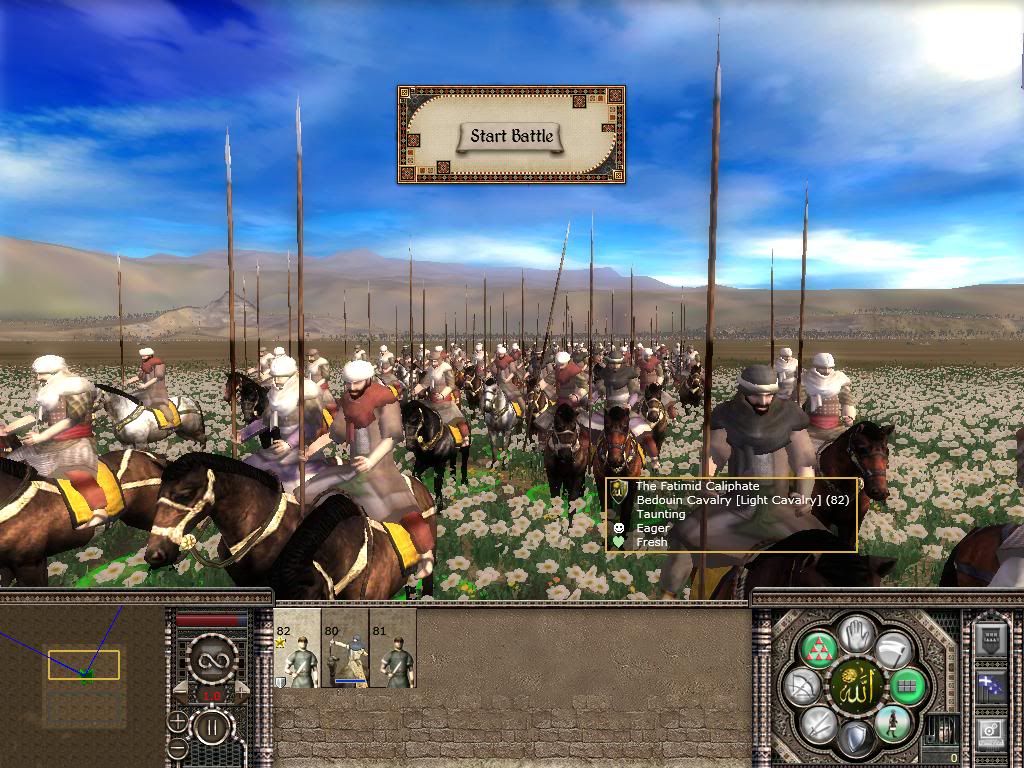
Task: Open the game options gear panel
Action: (x=990, y=733)
